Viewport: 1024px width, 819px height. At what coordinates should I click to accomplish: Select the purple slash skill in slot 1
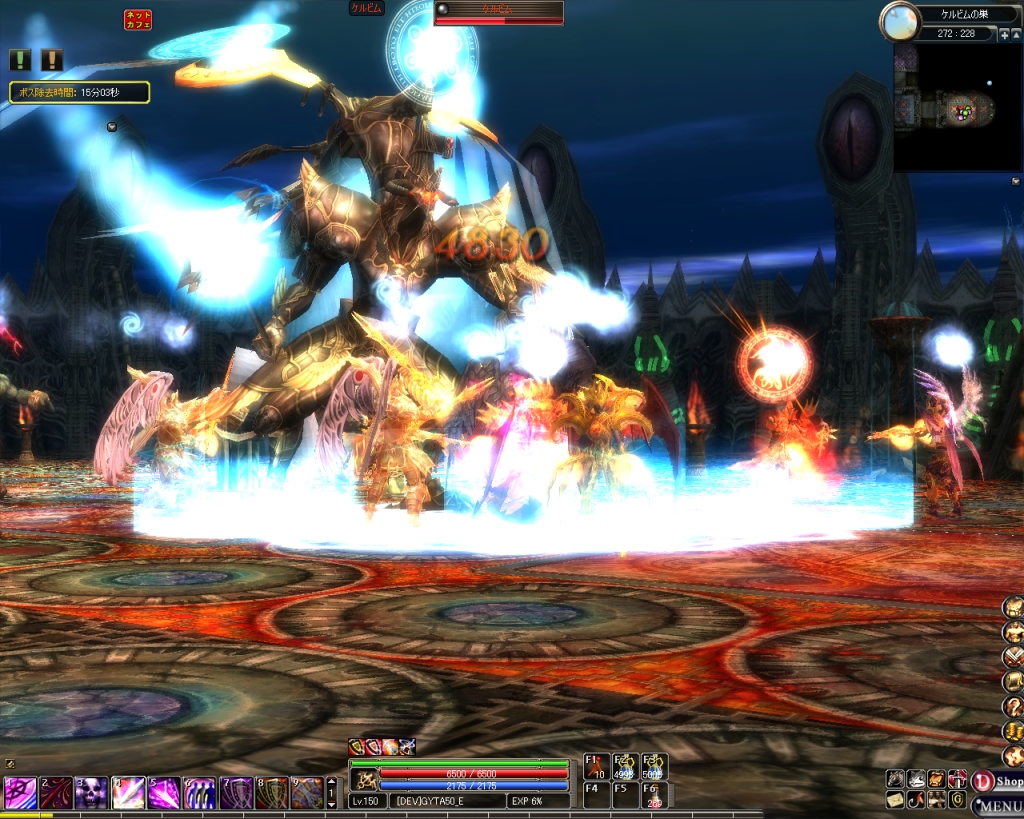(19, 793)
